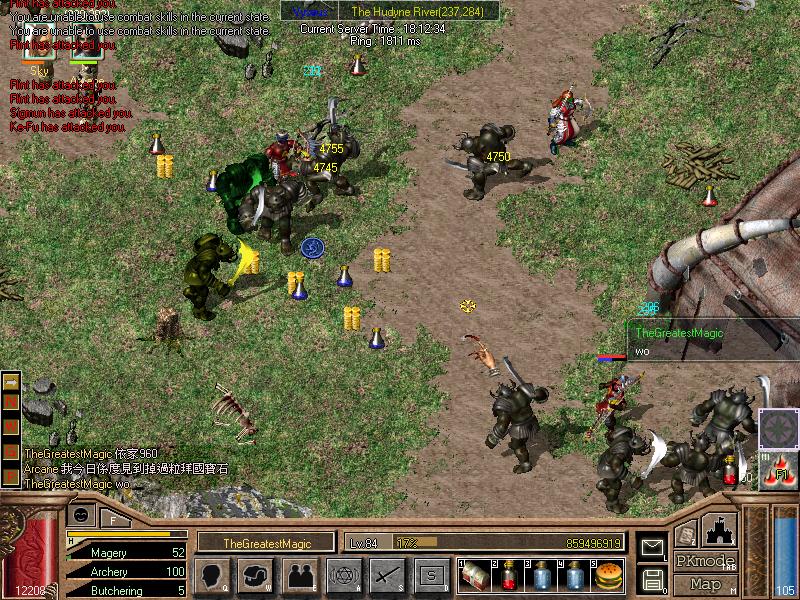Click the floppy disk save button
This screenshot has height=600, width=800.
click(x=652, y=578)
